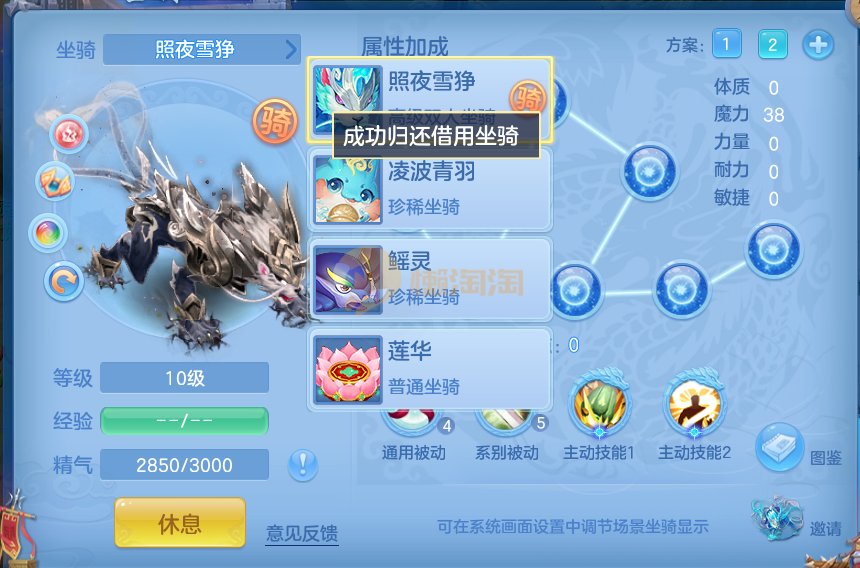Image resolution: width=860 pixels, height=568 pixels.
Task: Open the 意见反馈 feedback link
Action: coord(302,532)
